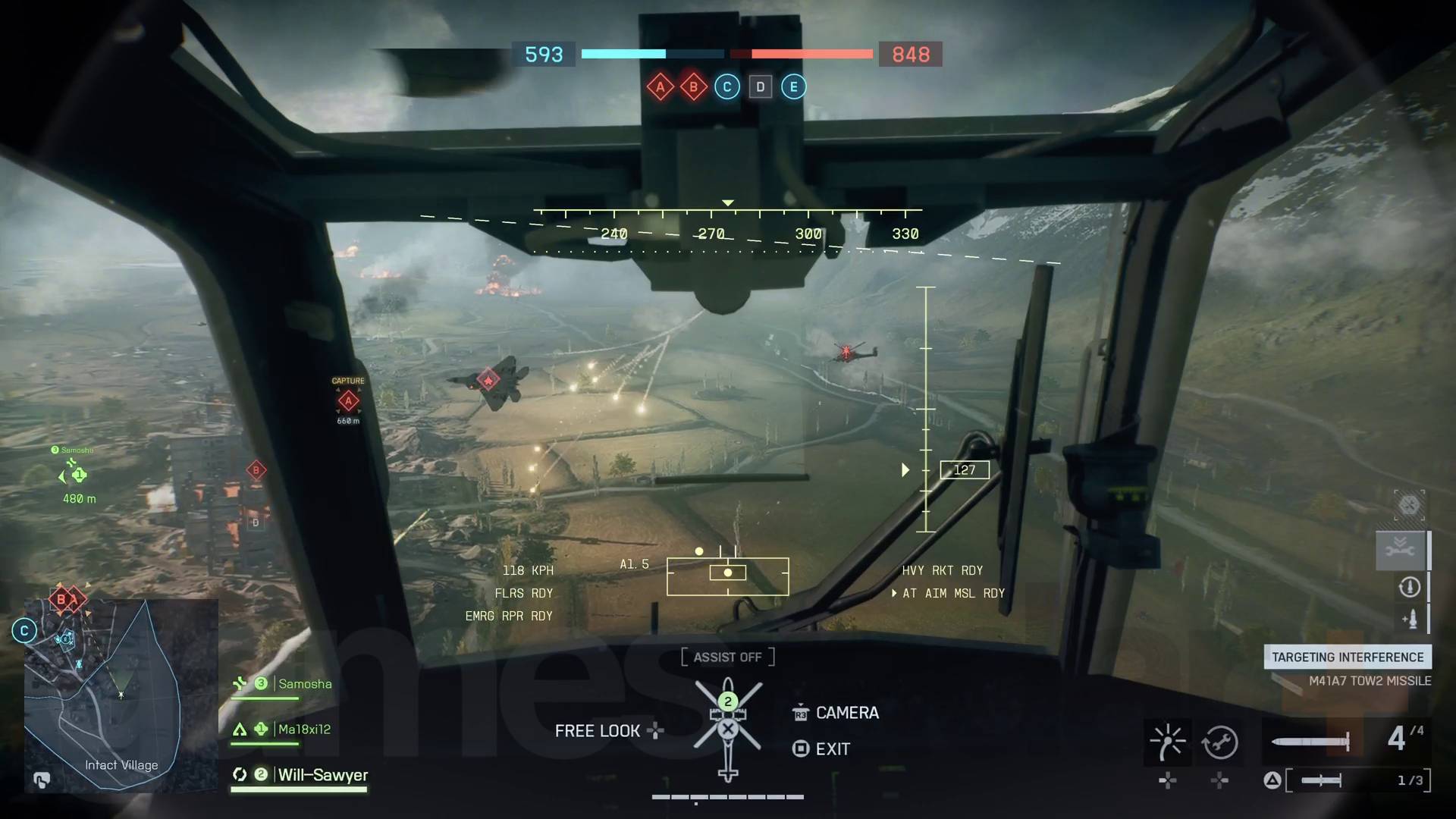Screen dimensions: 1456x819
Task: Toggle the AT AIM MSL weapon selection
Action: tap(952, 593)
